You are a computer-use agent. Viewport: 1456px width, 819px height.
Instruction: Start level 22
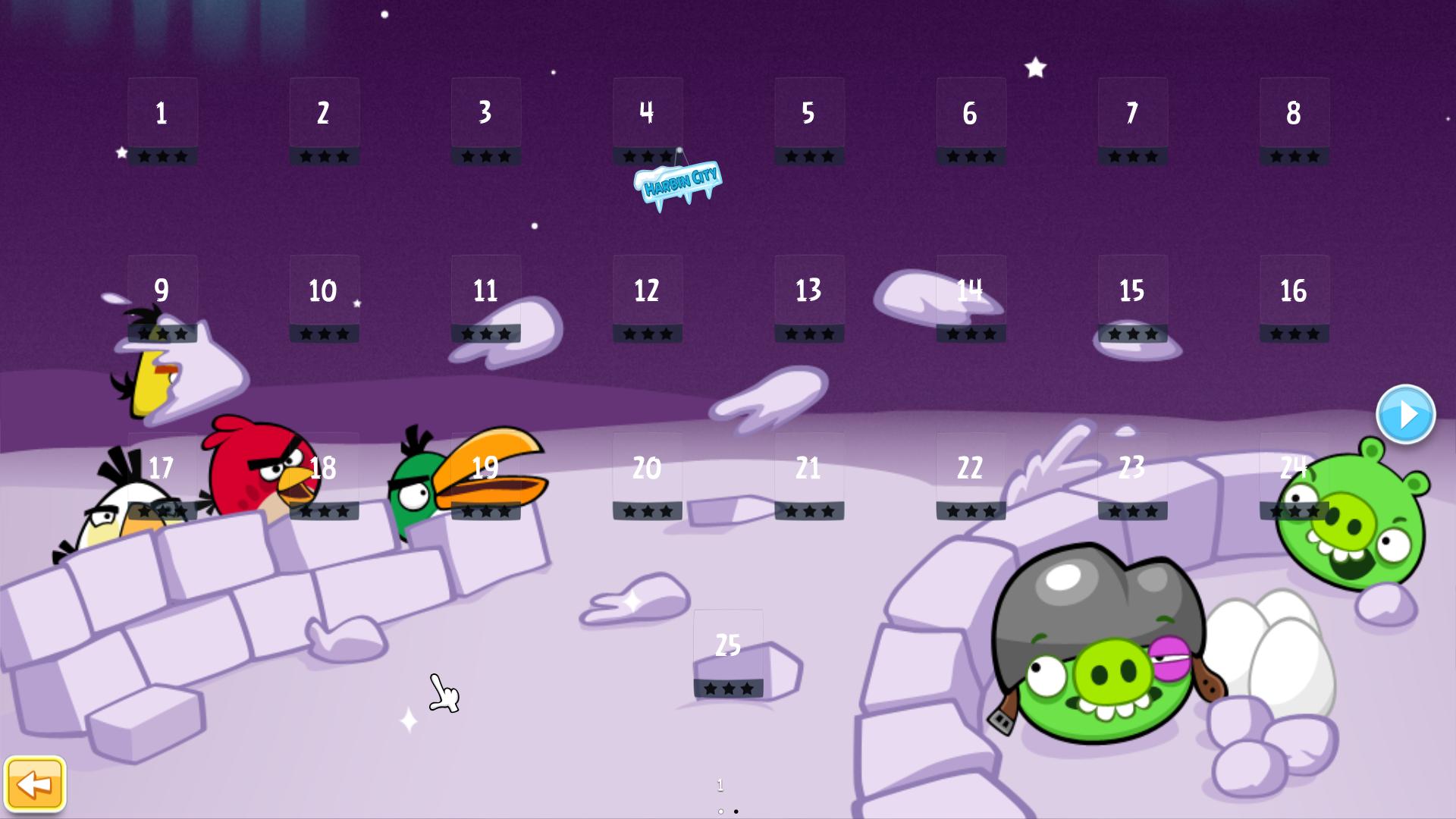[x=971, y=475]
